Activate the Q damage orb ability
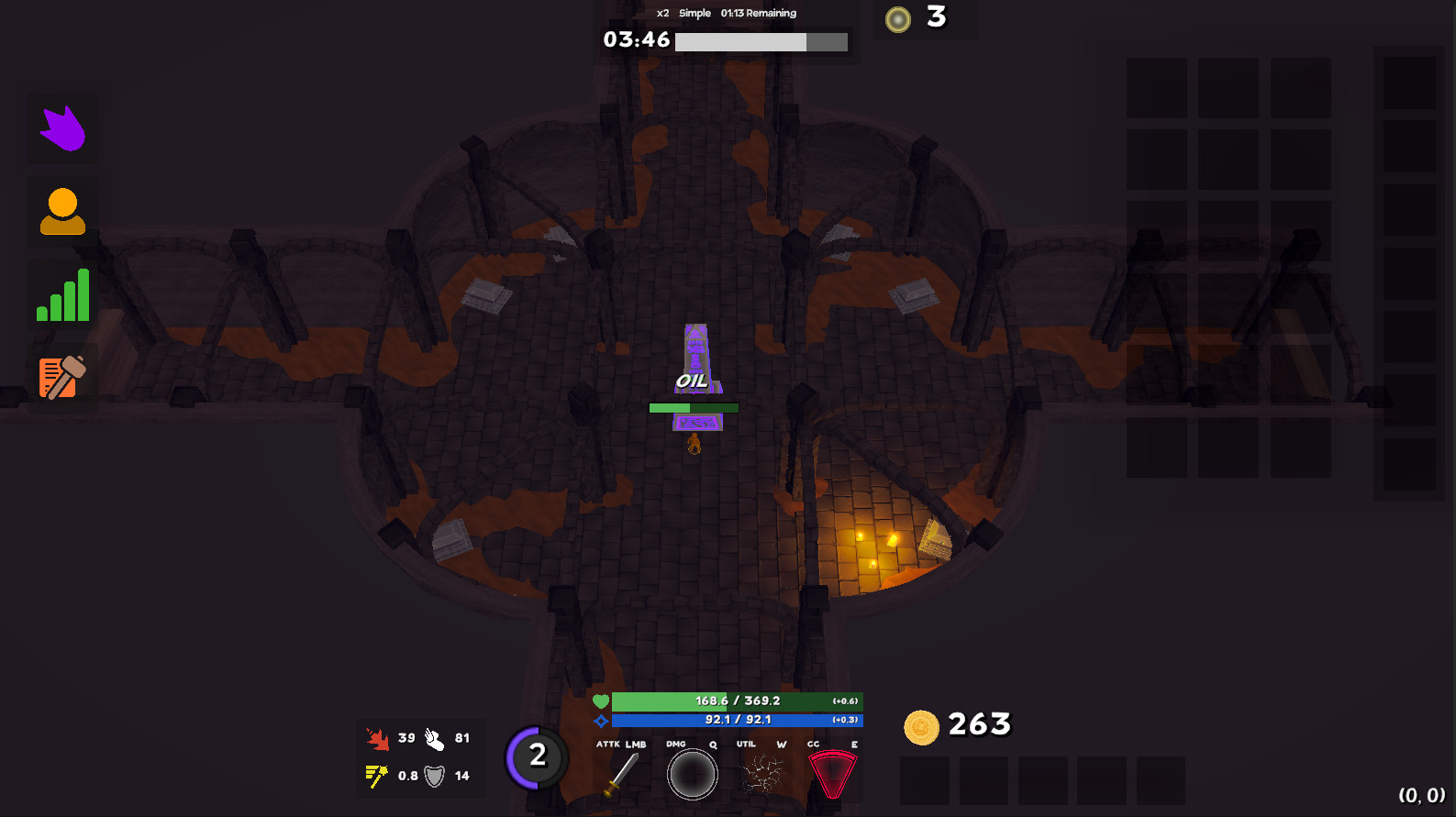Screen dimensions: 1456x817 coord(693,773)
